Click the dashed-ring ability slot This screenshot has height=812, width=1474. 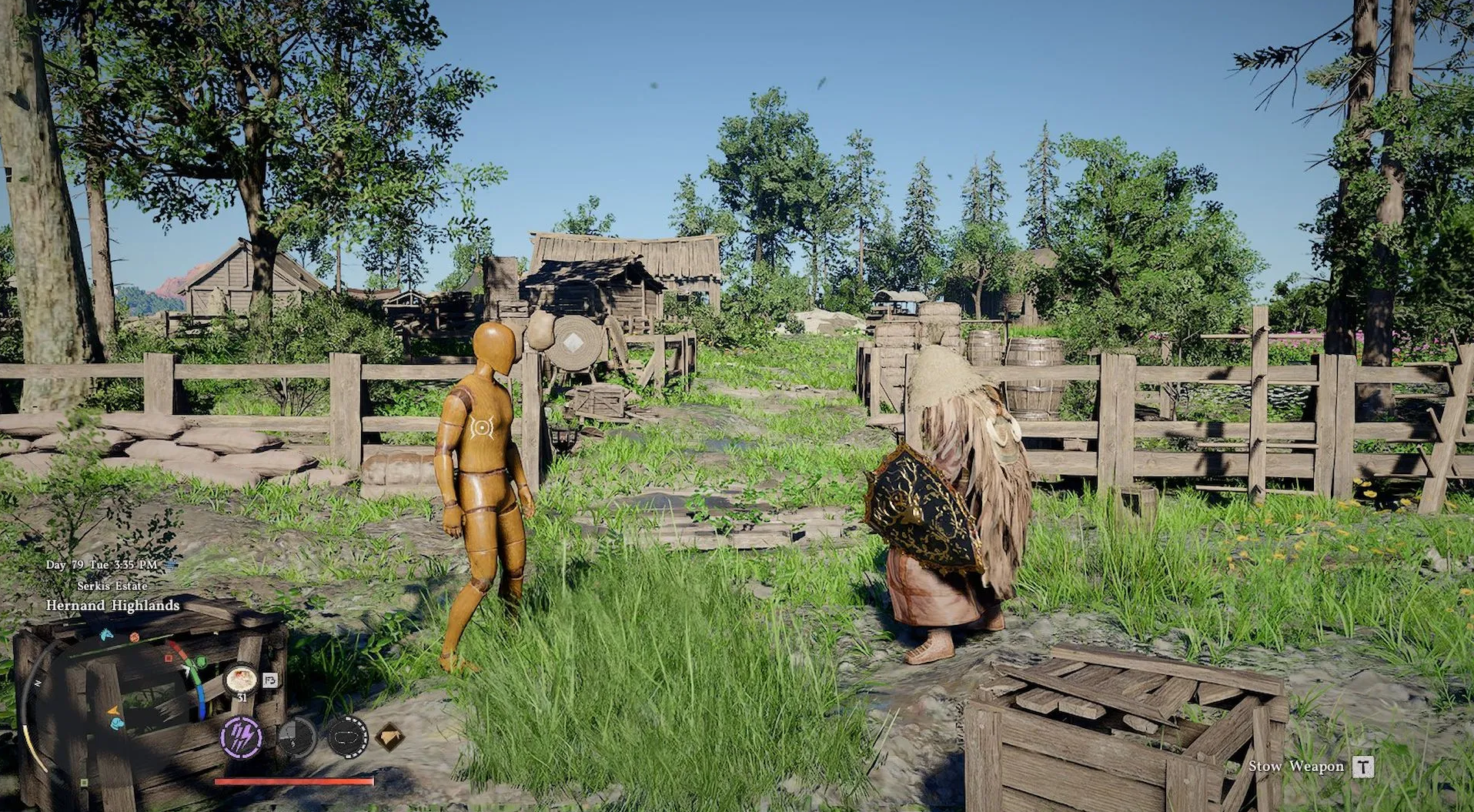click(347, 737)
